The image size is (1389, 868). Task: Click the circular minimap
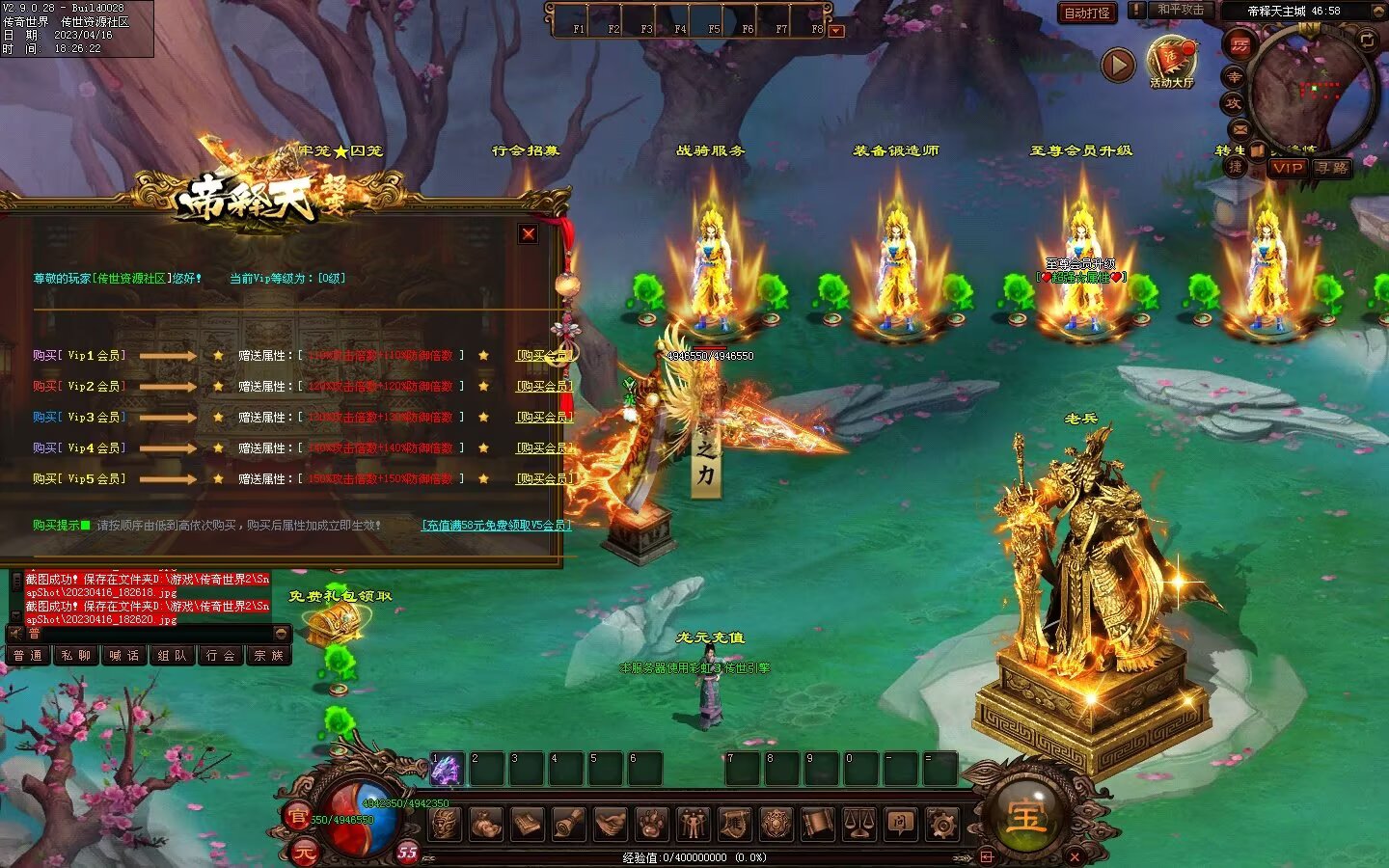click(1312, 92)
